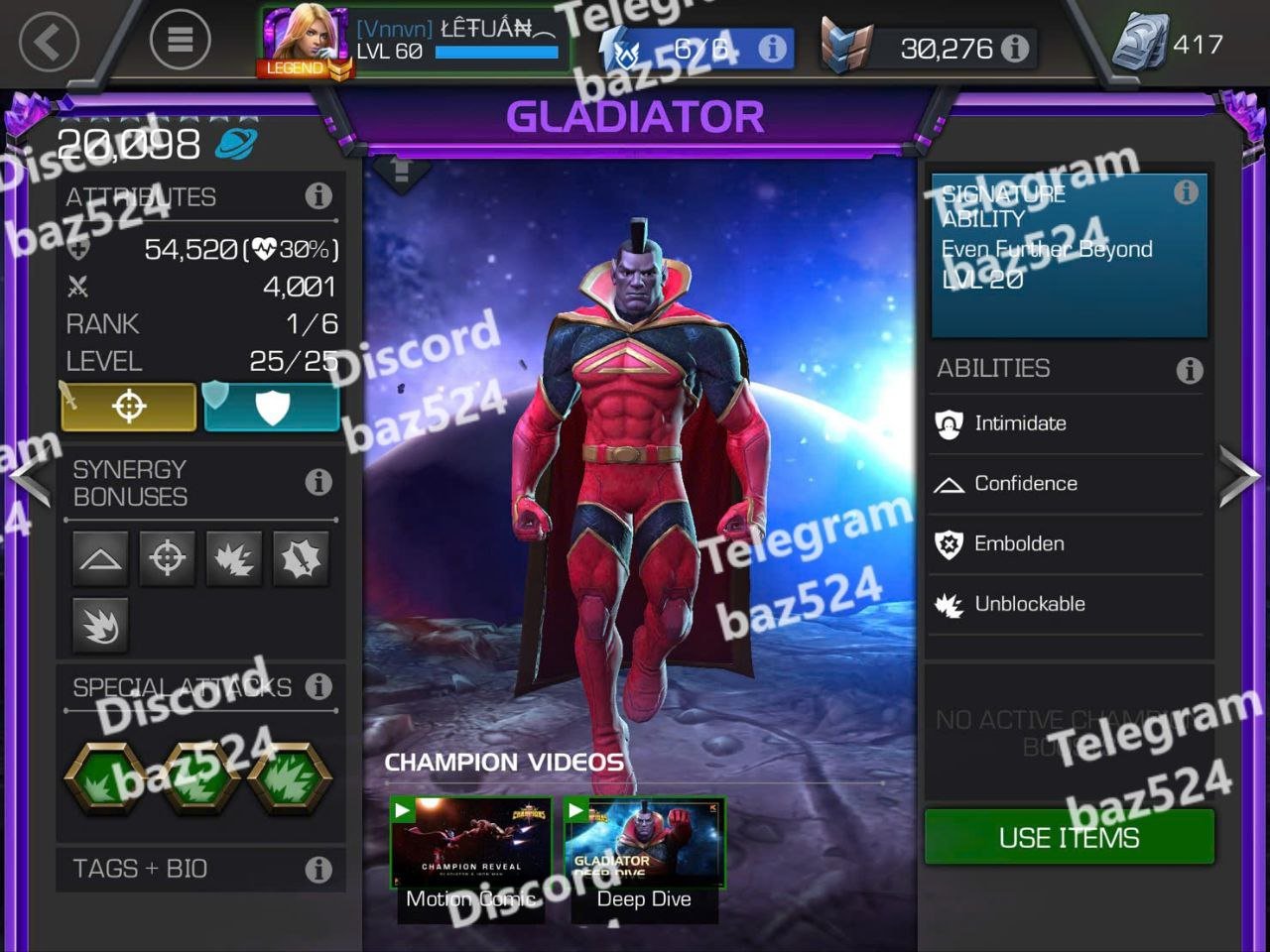The width and height of the screenshot is (1270, 952).
Task: Play the Deep Dive champion video
Action: (644, 856)
